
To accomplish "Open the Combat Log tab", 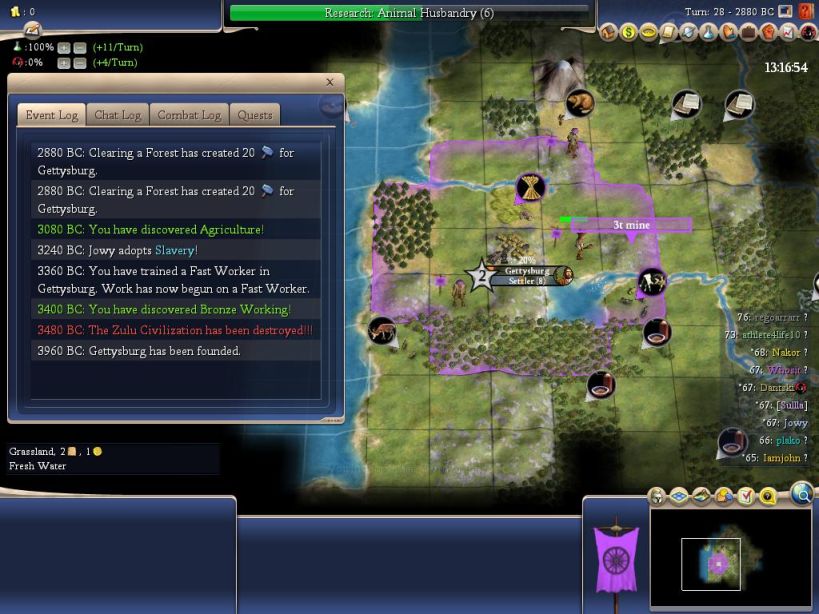I will pyautogui.click(x=188, y=115).
